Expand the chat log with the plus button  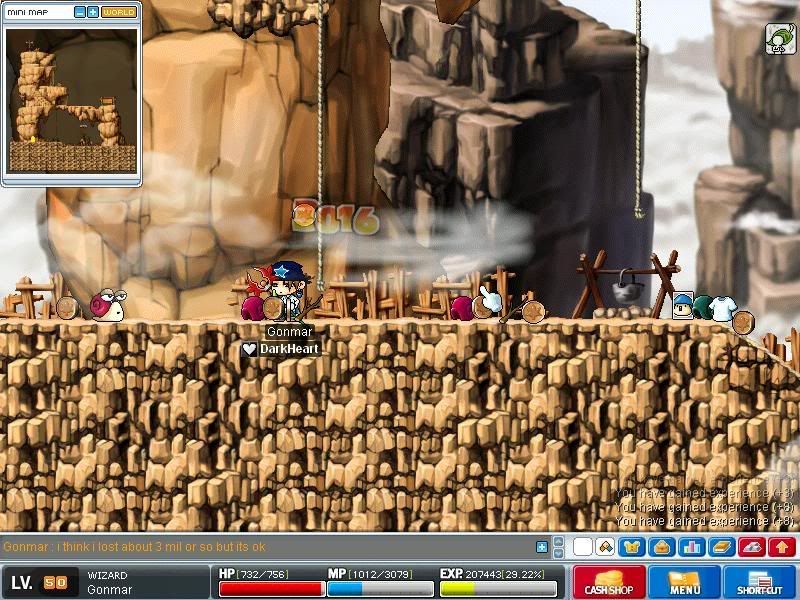[x=542, y=547]
